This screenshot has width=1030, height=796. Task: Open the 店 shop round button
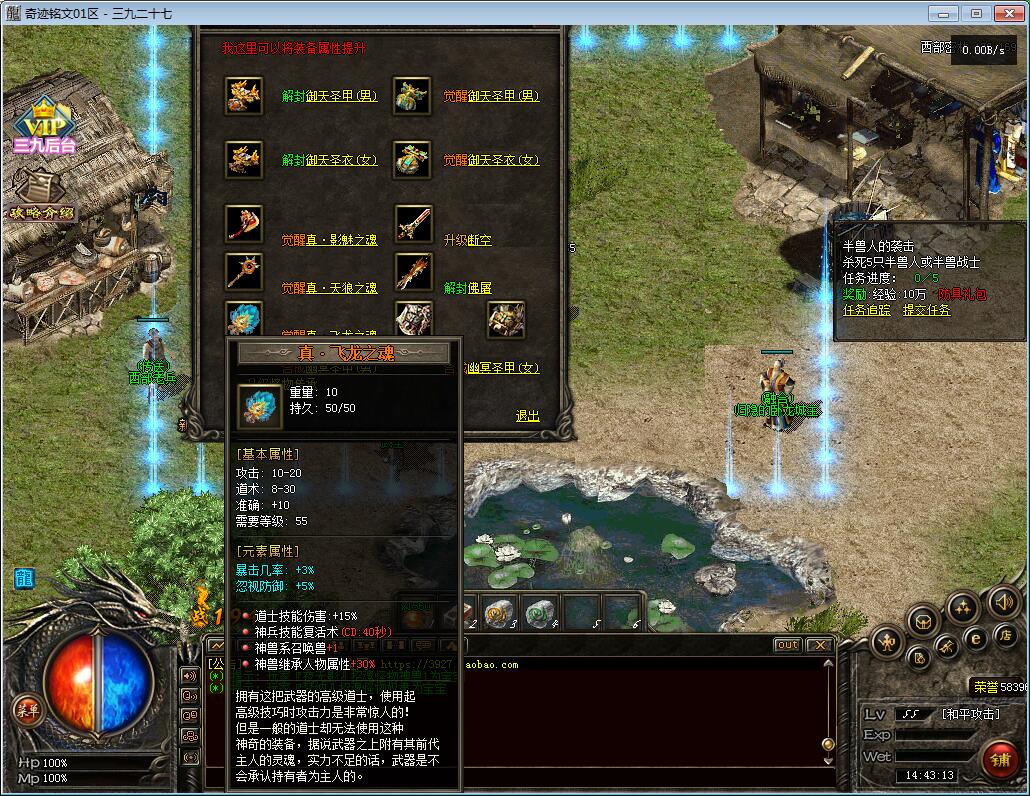[x=1004, y=635]
